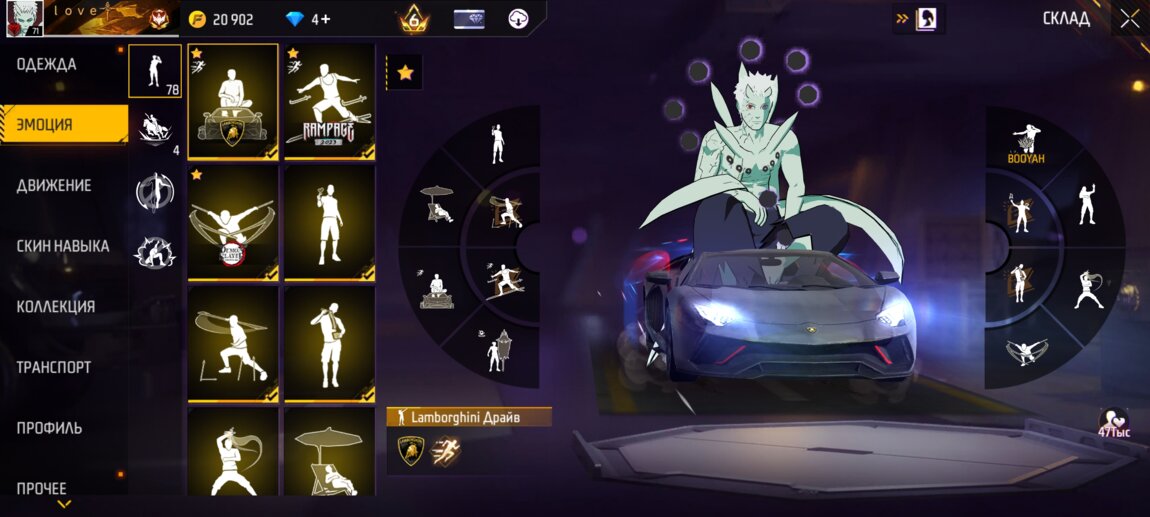Viewport: 1150px width, 517px height.
Task: Switch to the ДВИЖЕНИЕ category
Action: coord(54,186)
